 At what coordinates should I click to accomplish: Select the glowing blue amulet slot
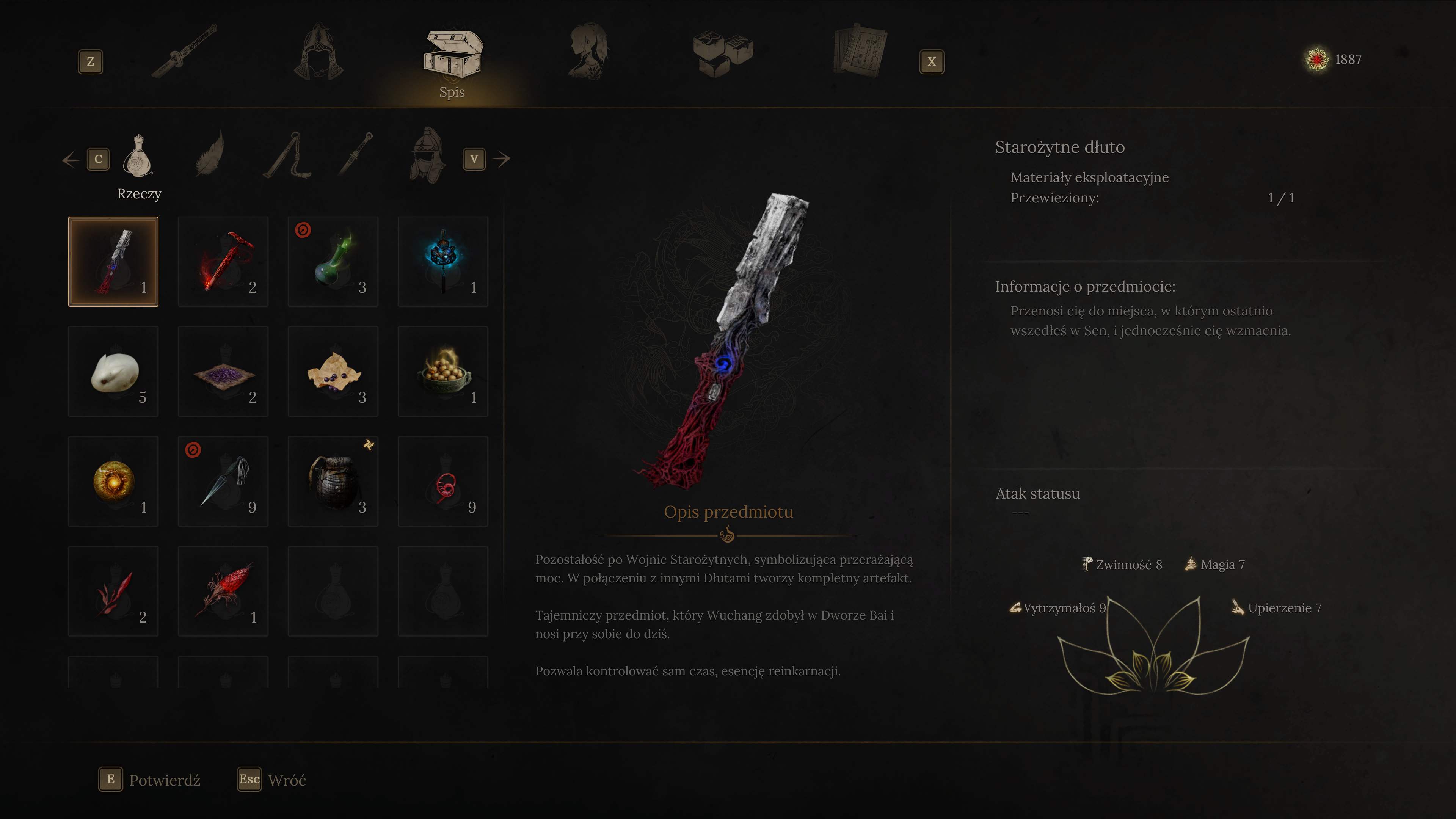point(443,262)
